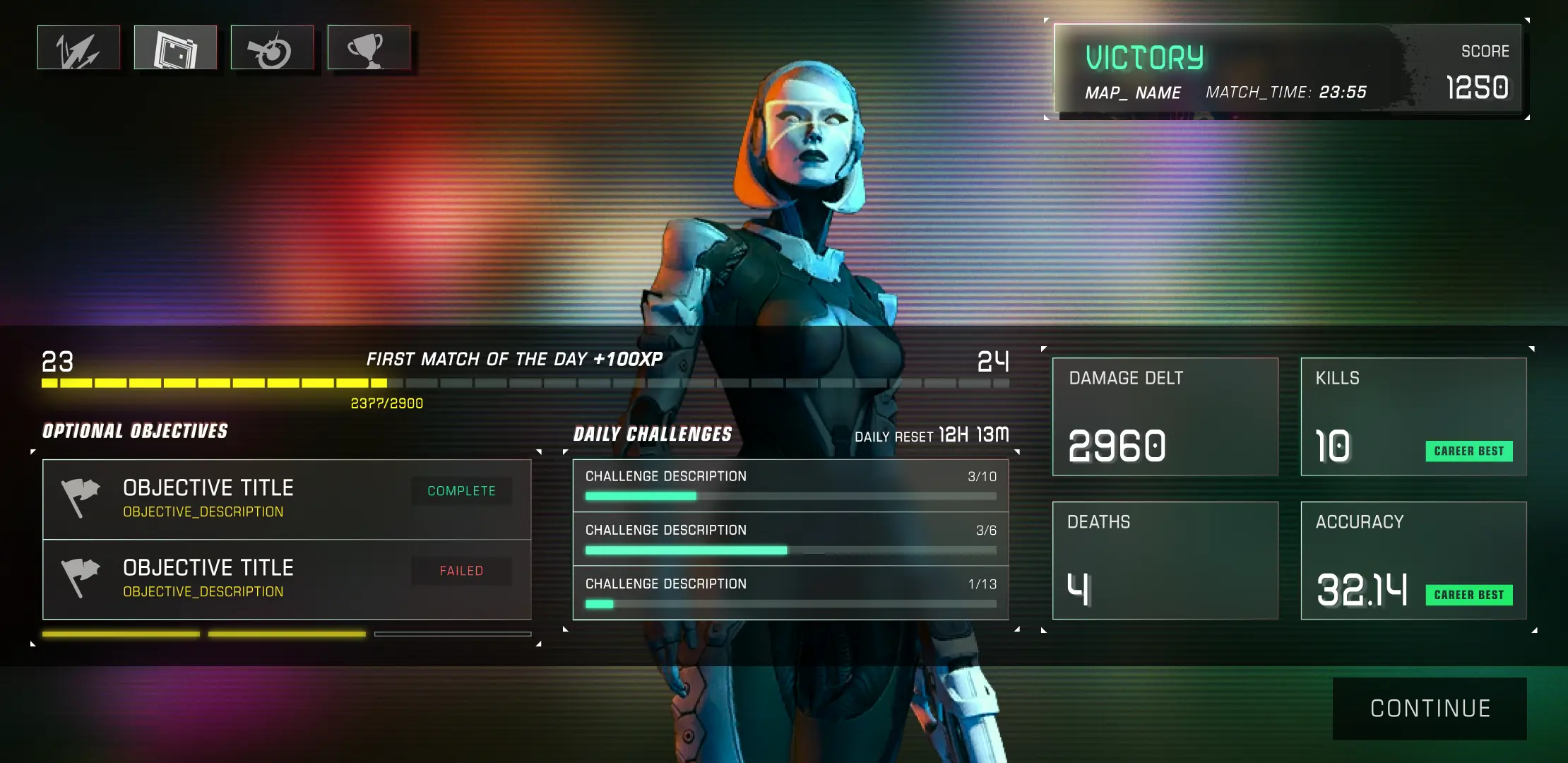1568x763 pixels.
Task: Choose the 3/6 daily challenge row
Action: [790, 539]
